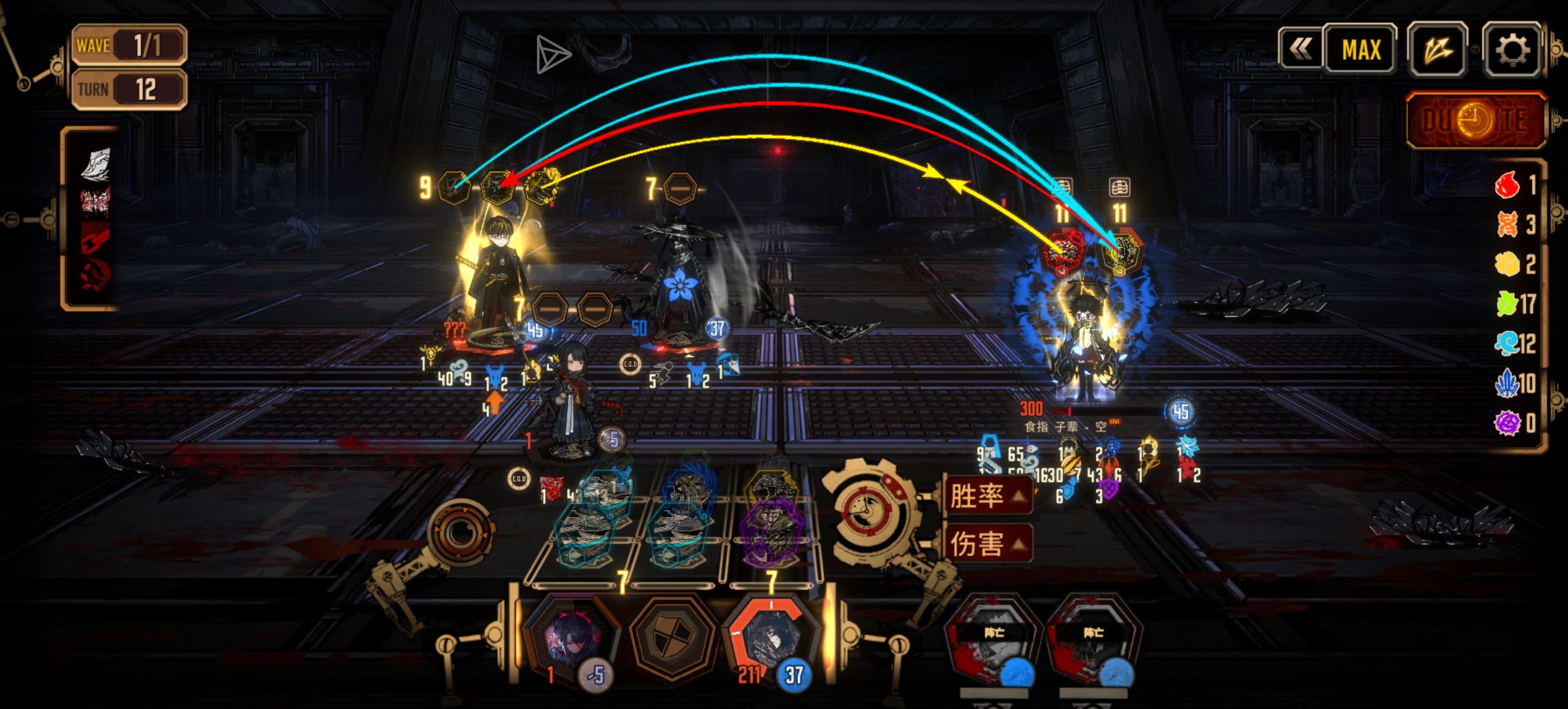Click the purple Envy resource icon
Image resolution: width=1568 pixels, height=709 pixels.
click(x=1507, y=422)
